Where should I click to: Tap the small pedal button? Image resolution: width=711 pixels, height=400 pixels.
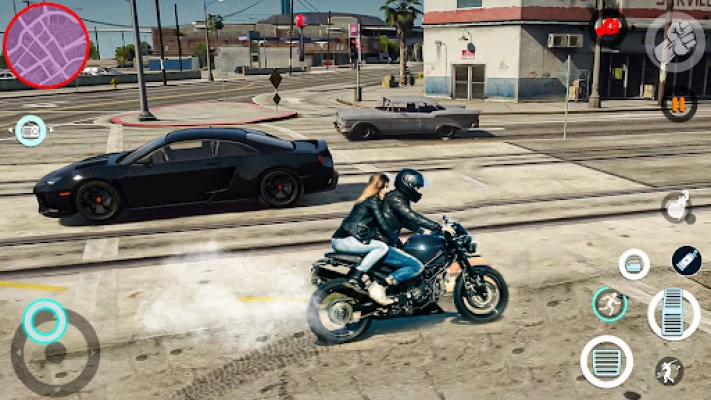[634, 264]
